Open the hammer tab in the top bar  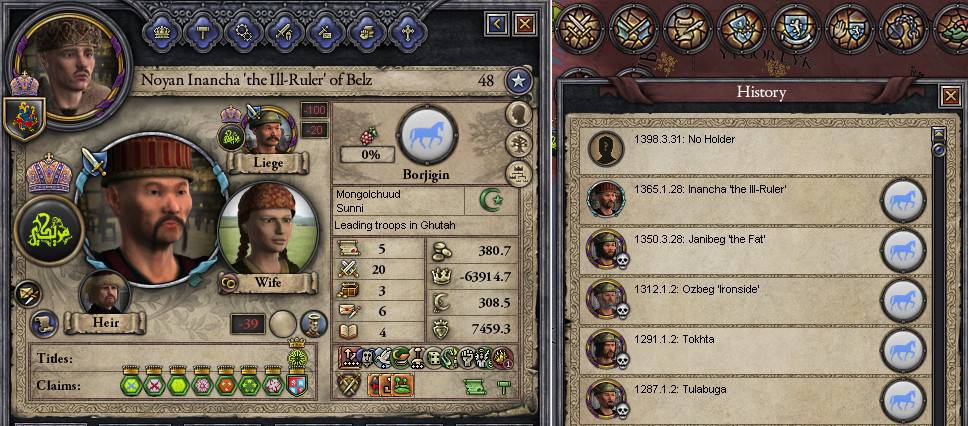201,30
